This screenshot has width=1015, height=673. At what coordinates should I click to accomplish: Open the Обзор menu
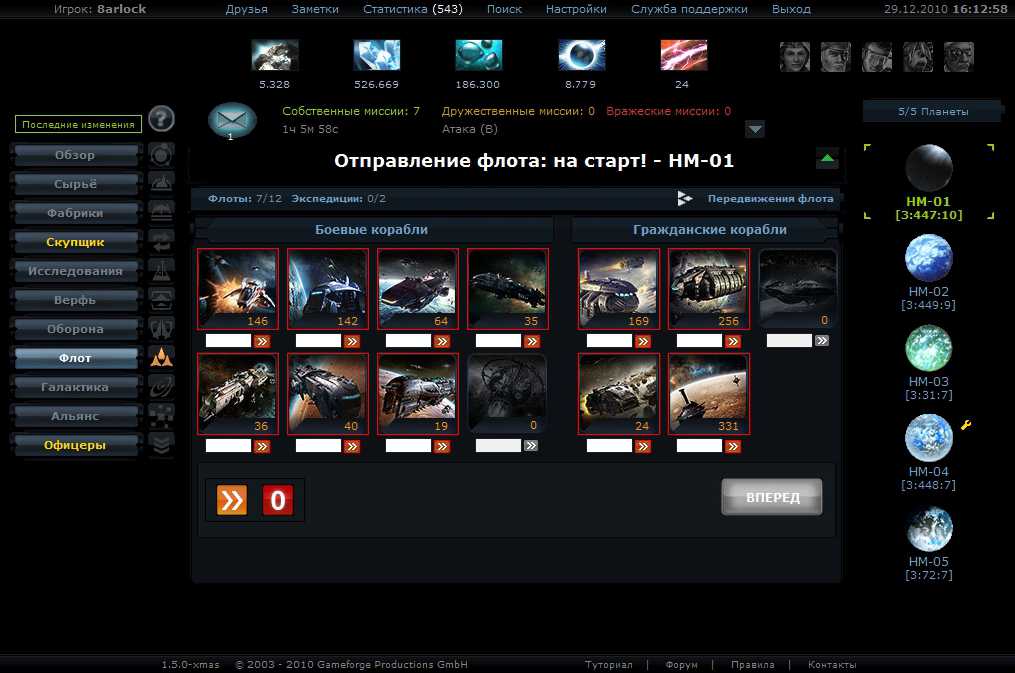tap(75, 156)
